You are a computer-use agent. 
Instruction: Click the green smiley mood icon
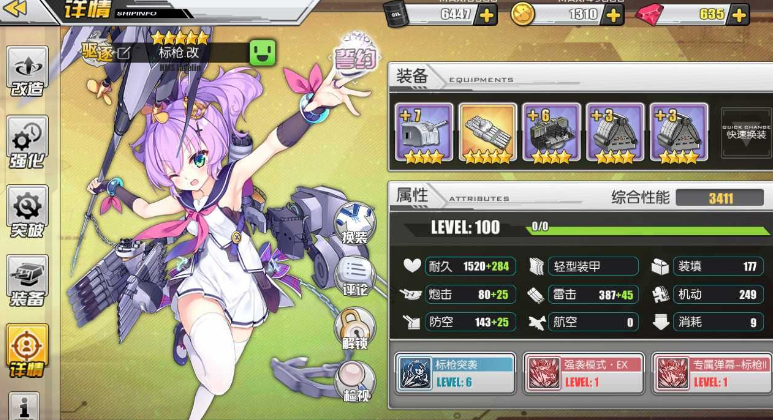coord(263,52)
